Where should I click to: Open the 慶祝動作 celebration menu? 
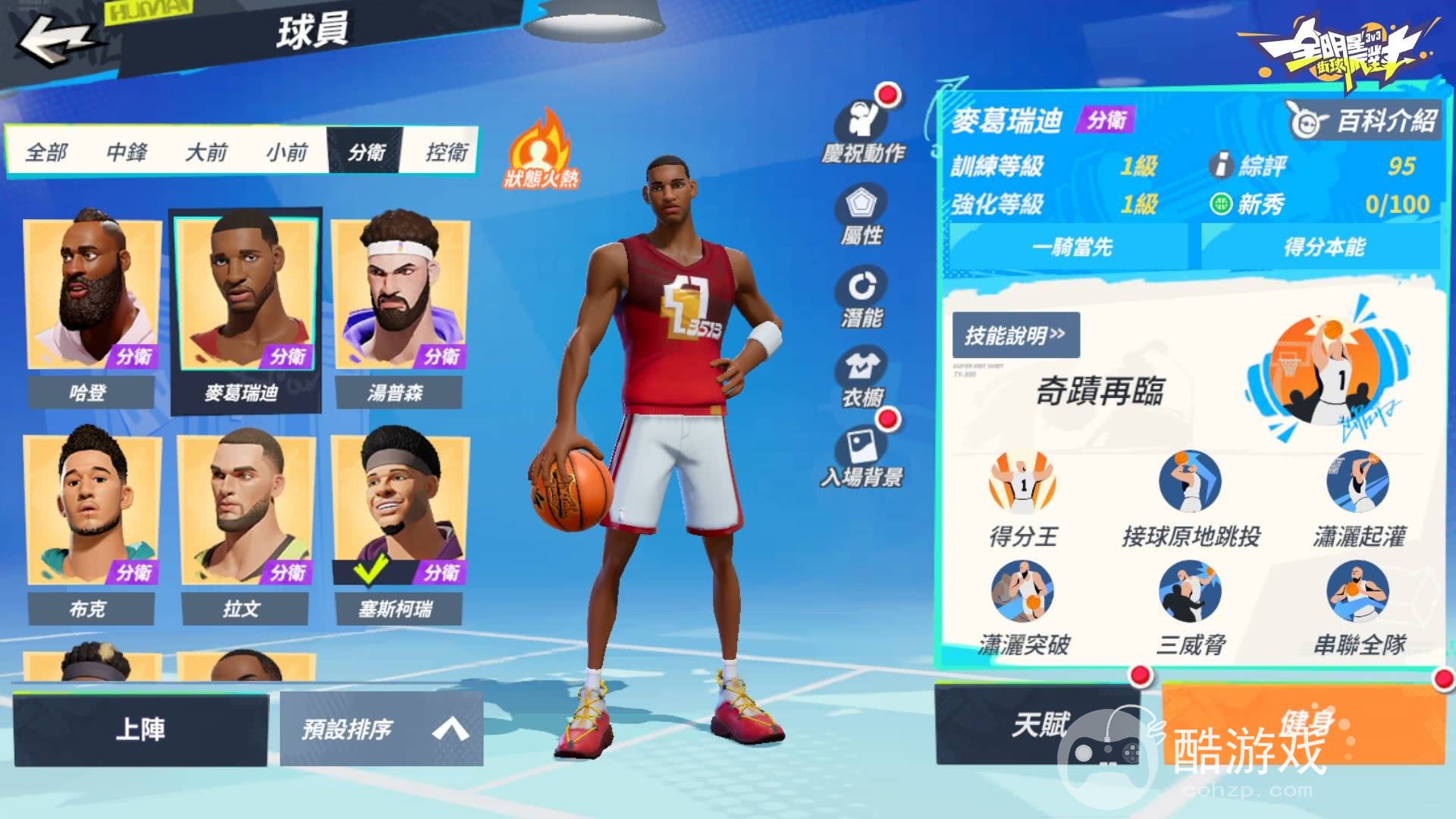tap(863, 130)
